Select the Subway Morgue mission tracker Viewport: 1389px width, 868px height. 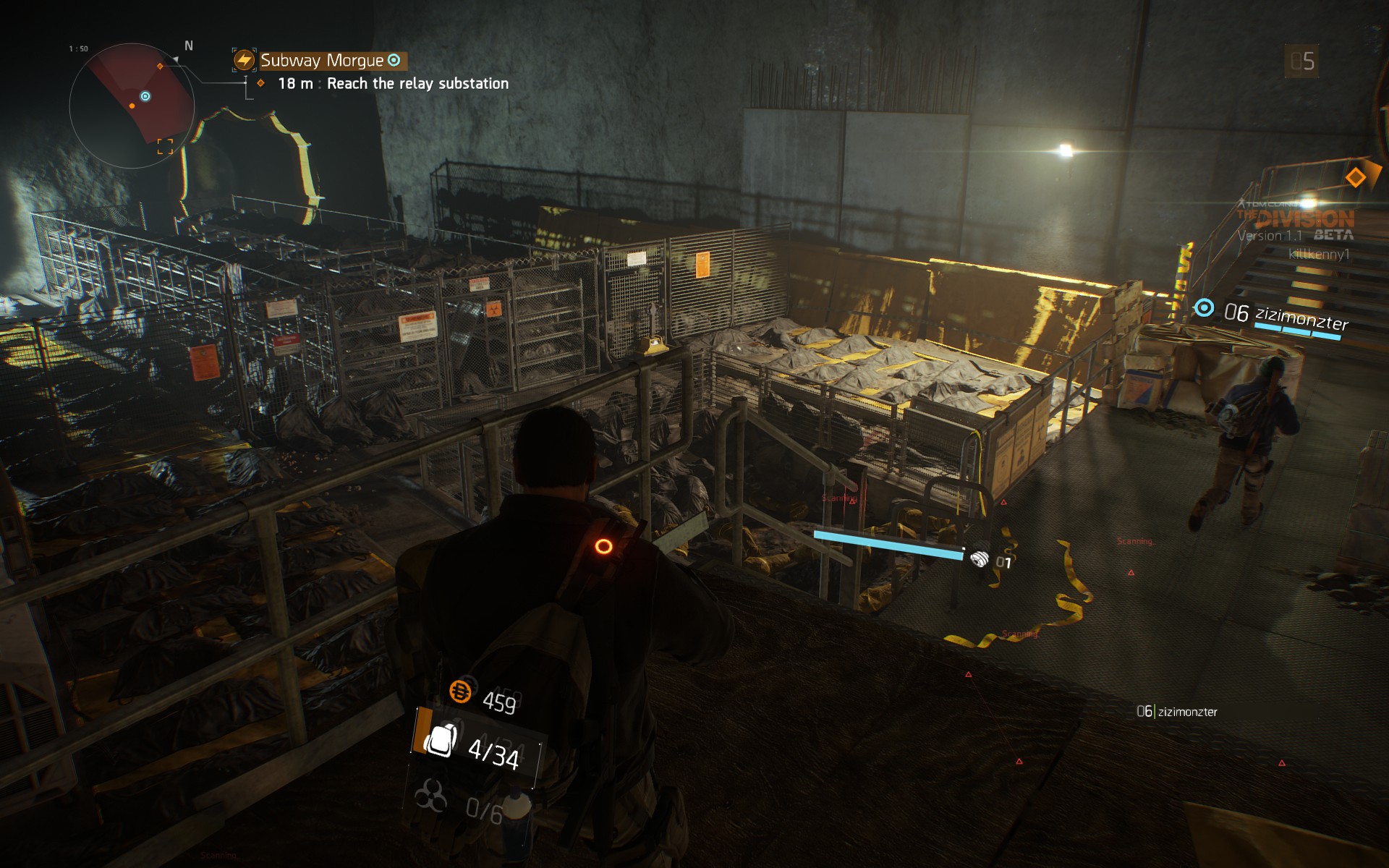(x=322, y=61)
